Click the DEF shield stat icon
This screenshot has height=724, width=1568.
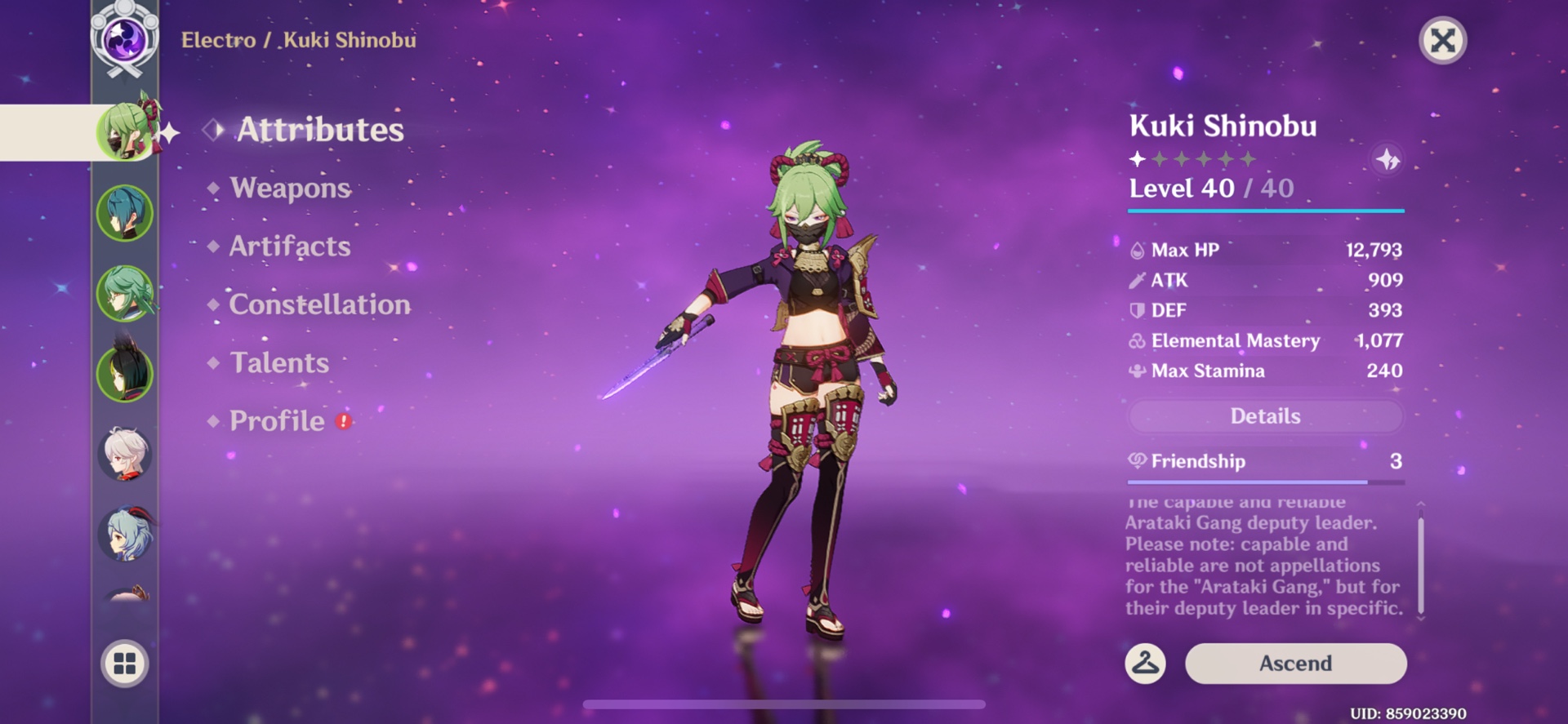(x=1137, y=310)
